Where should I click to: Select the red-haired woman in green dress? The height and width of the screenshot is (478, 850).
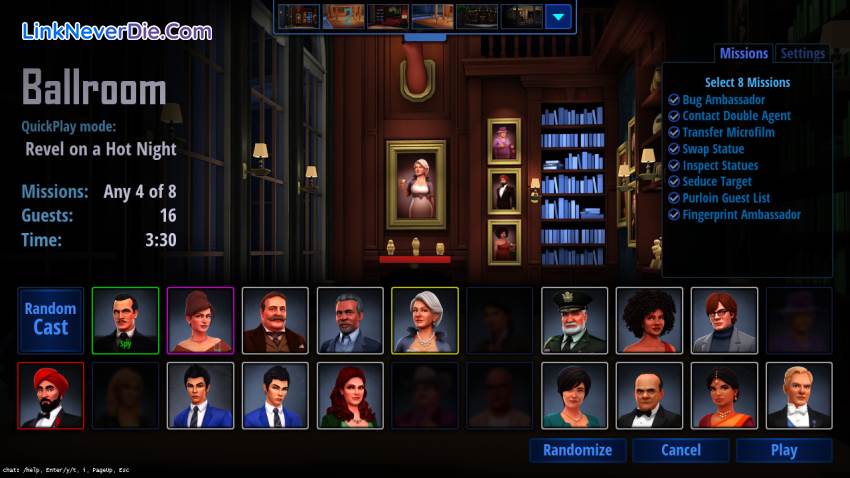[350, 396]
